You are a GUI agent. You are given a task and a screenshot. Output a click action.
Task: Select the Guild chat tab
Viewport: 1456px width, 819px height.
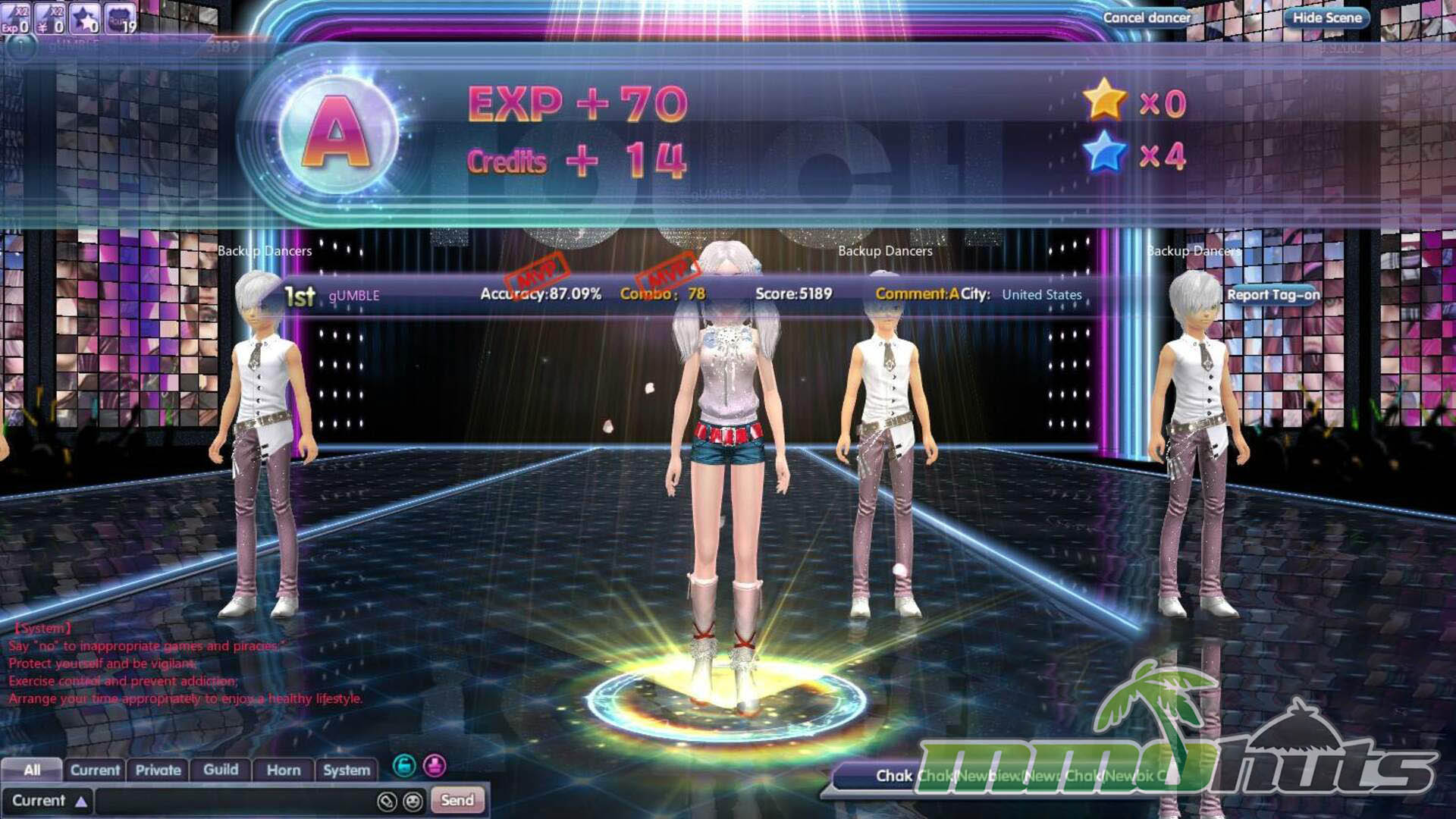[x=221, y=770]
